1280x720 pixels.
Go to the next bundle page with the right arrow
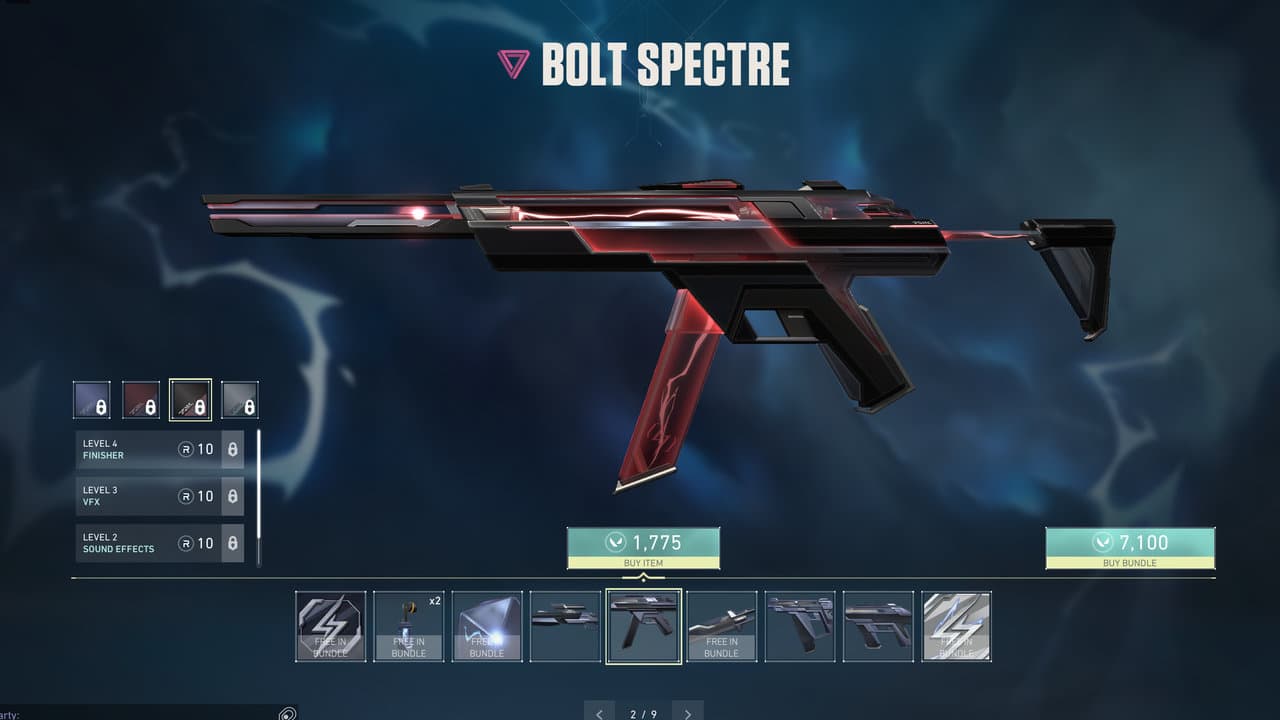pos(687,713)
